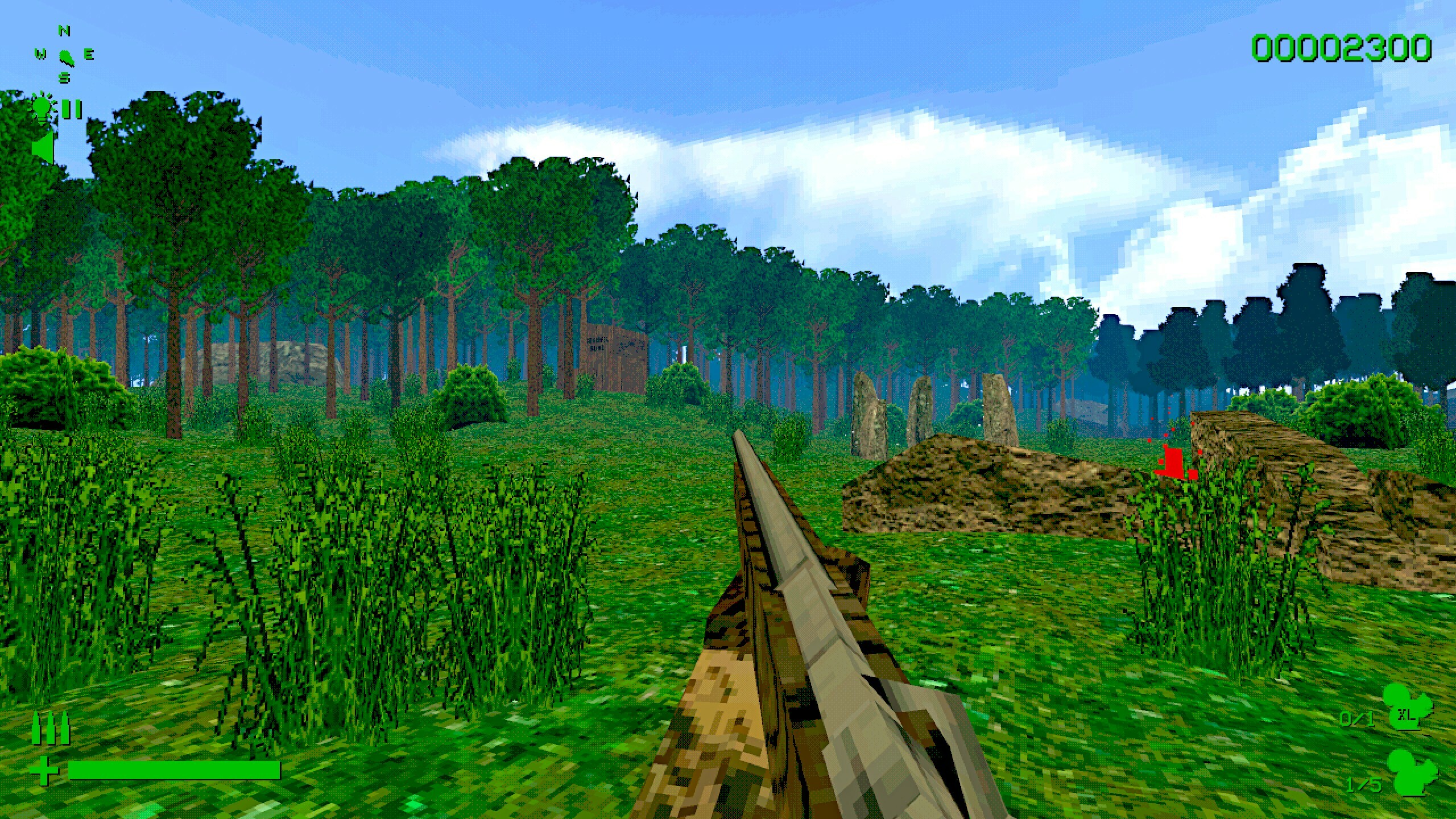This screenshot has width=1456, height=819.
Task: Open the North compass direction marker
Action: tap(63, 29)
